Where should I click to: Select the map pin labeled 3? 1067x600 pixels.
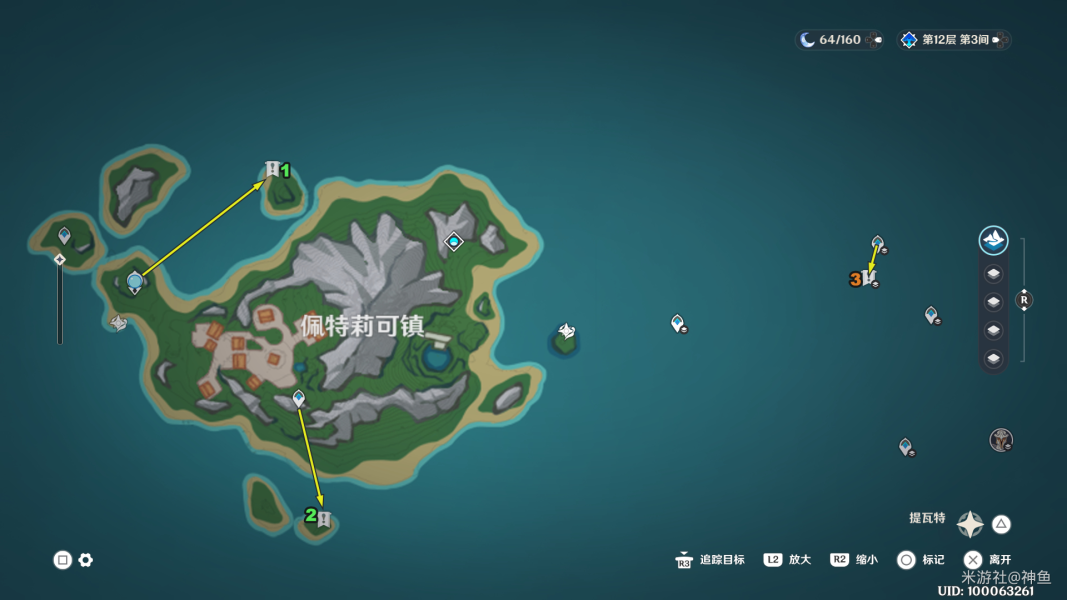pos(869,277)
